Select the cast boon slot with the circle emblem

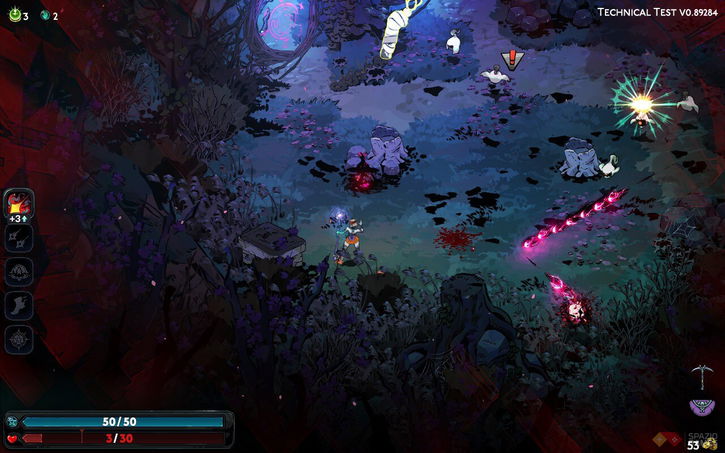point(19,272)
